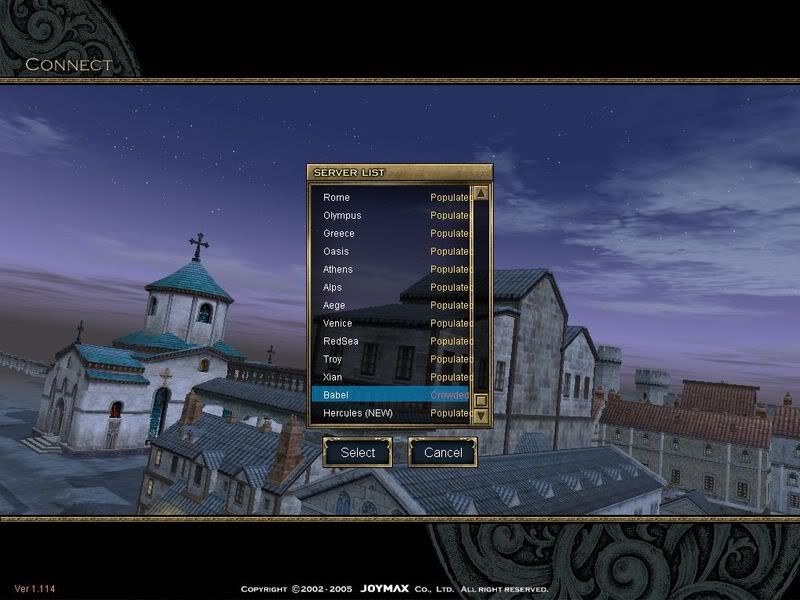Click the server list scroll-up arrow

(480, 193)
